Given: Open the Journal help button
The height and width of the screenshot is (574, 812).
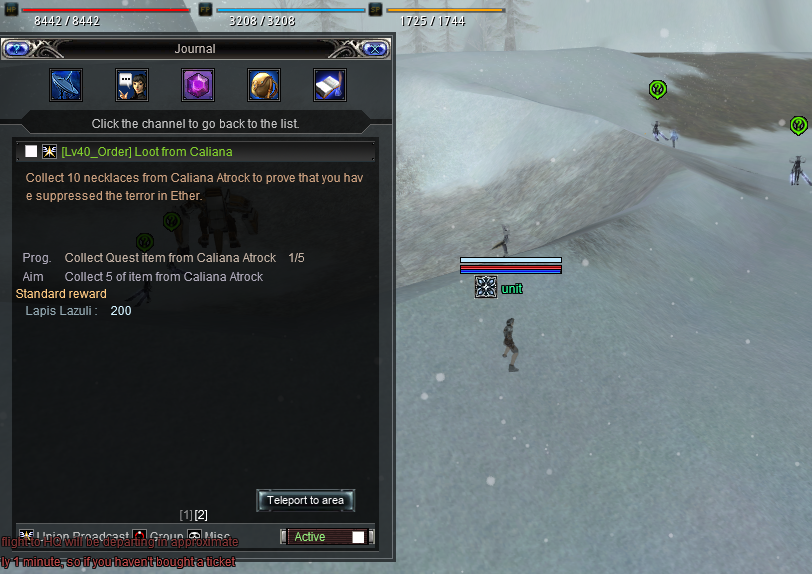Looking at the screenshot, I should (x=16, y=48).
